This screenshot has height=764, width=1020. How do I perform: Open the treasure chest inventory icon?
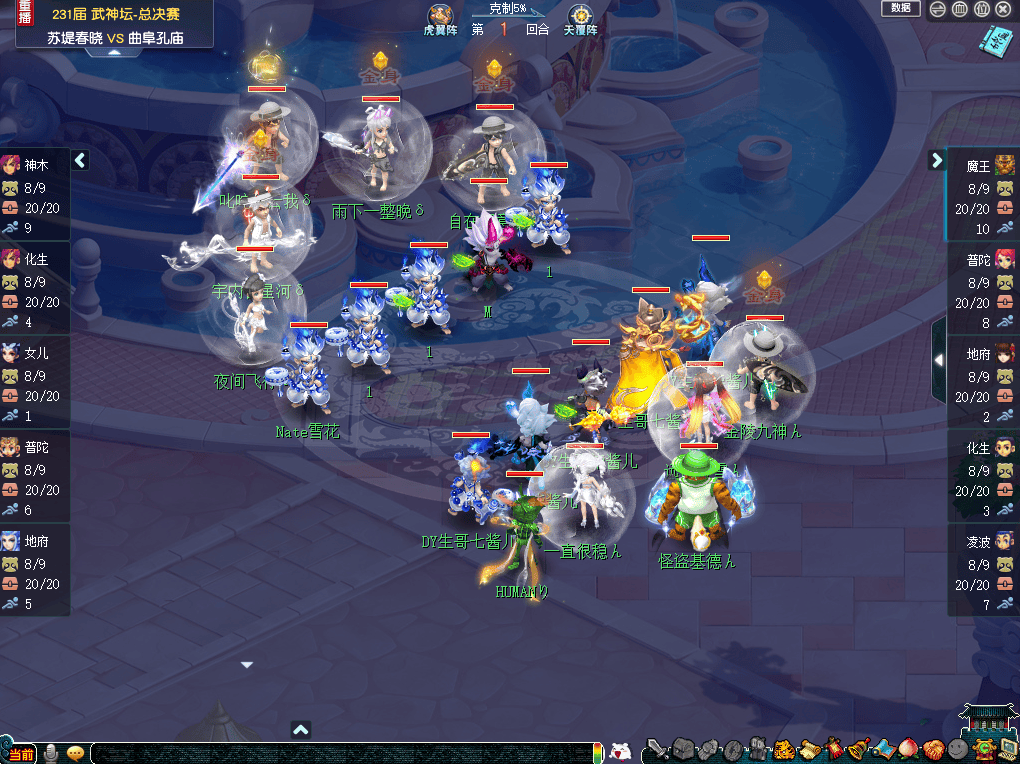click(x=683, y=749)
